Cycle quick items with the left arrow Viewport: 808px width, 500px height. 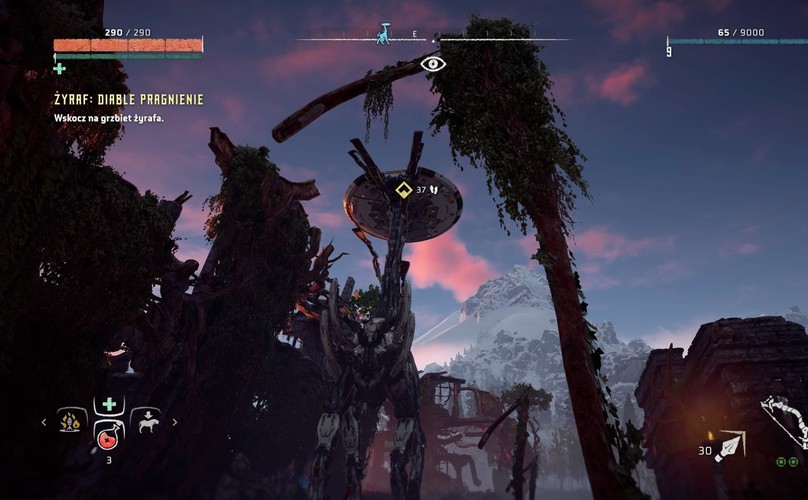click(x=43, y=422)
